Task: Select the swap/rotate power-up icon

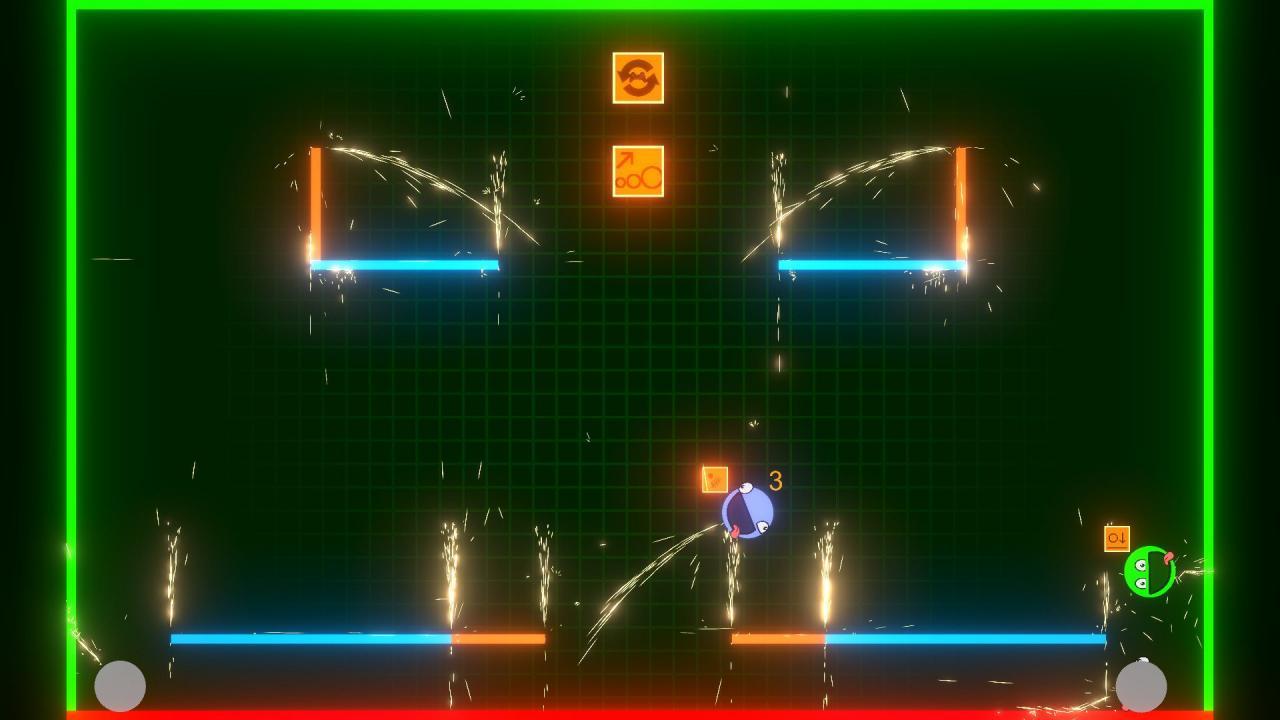Action: click(x=637, y=80)
